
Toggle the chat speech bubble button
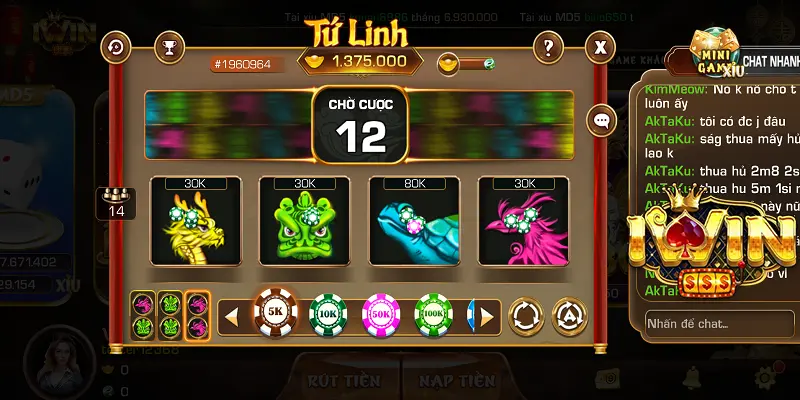602,120
